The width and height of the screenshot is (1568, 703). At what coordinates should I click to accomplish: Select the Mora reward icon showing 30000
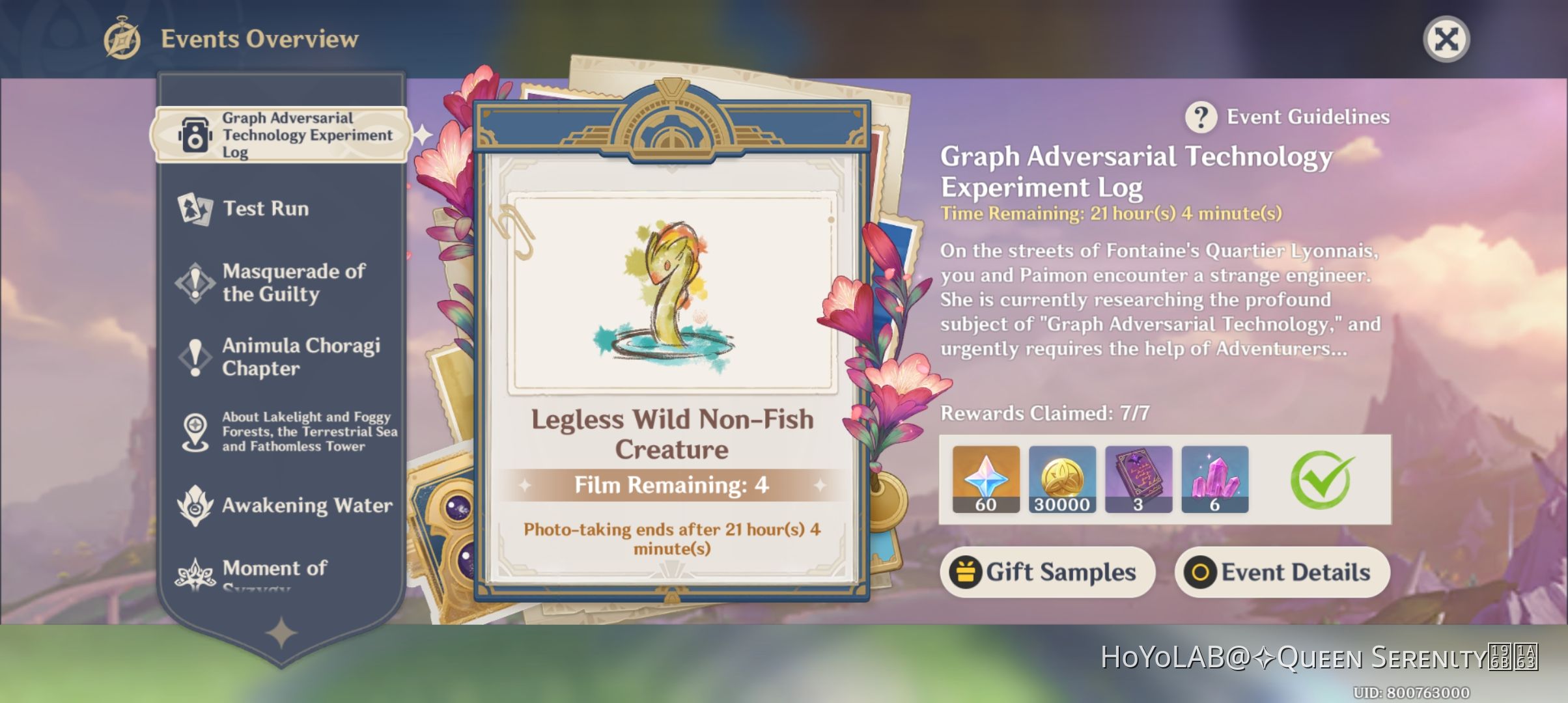coord(1061,478)
